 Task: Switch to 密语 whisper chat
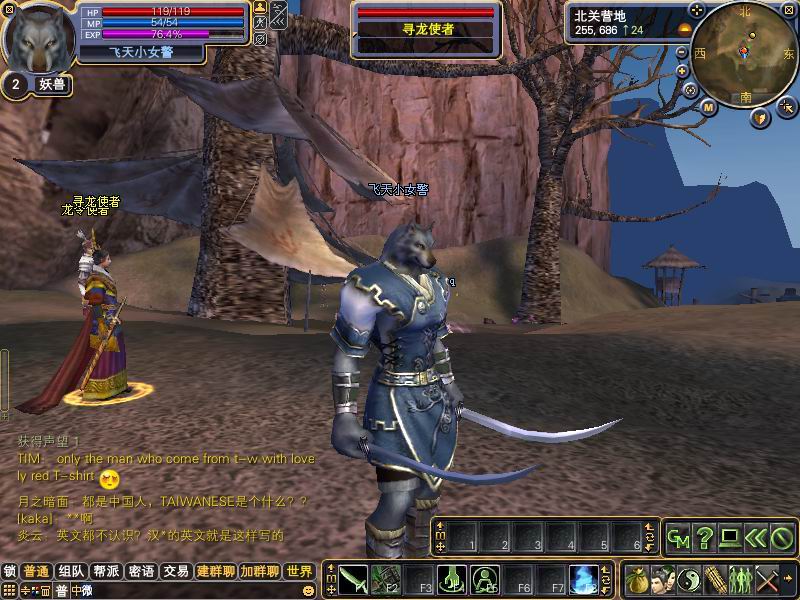click(x=141, y=572)
